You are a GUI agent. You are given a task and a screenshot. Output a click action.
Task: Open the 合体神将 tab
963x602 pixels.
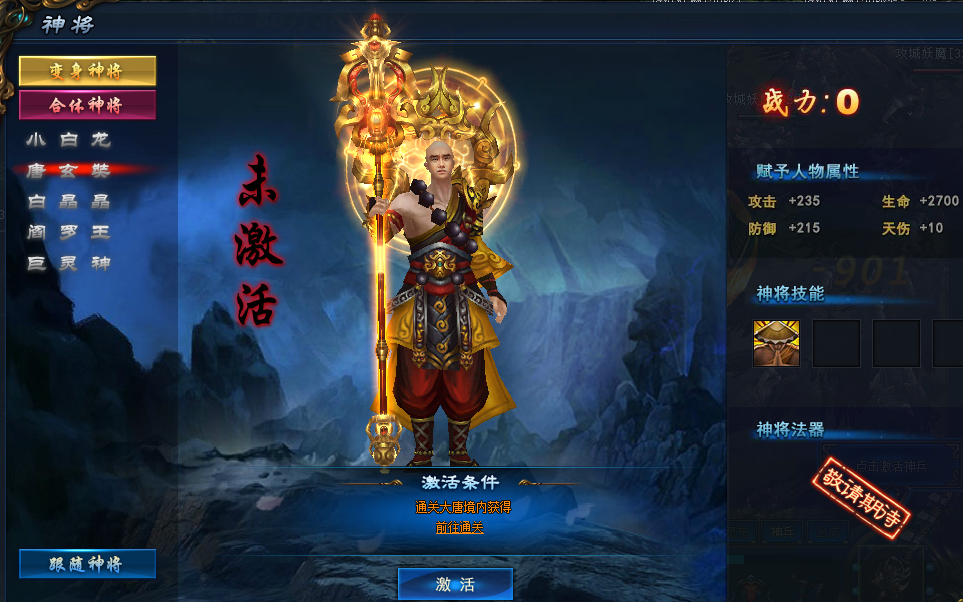(88, 105)
